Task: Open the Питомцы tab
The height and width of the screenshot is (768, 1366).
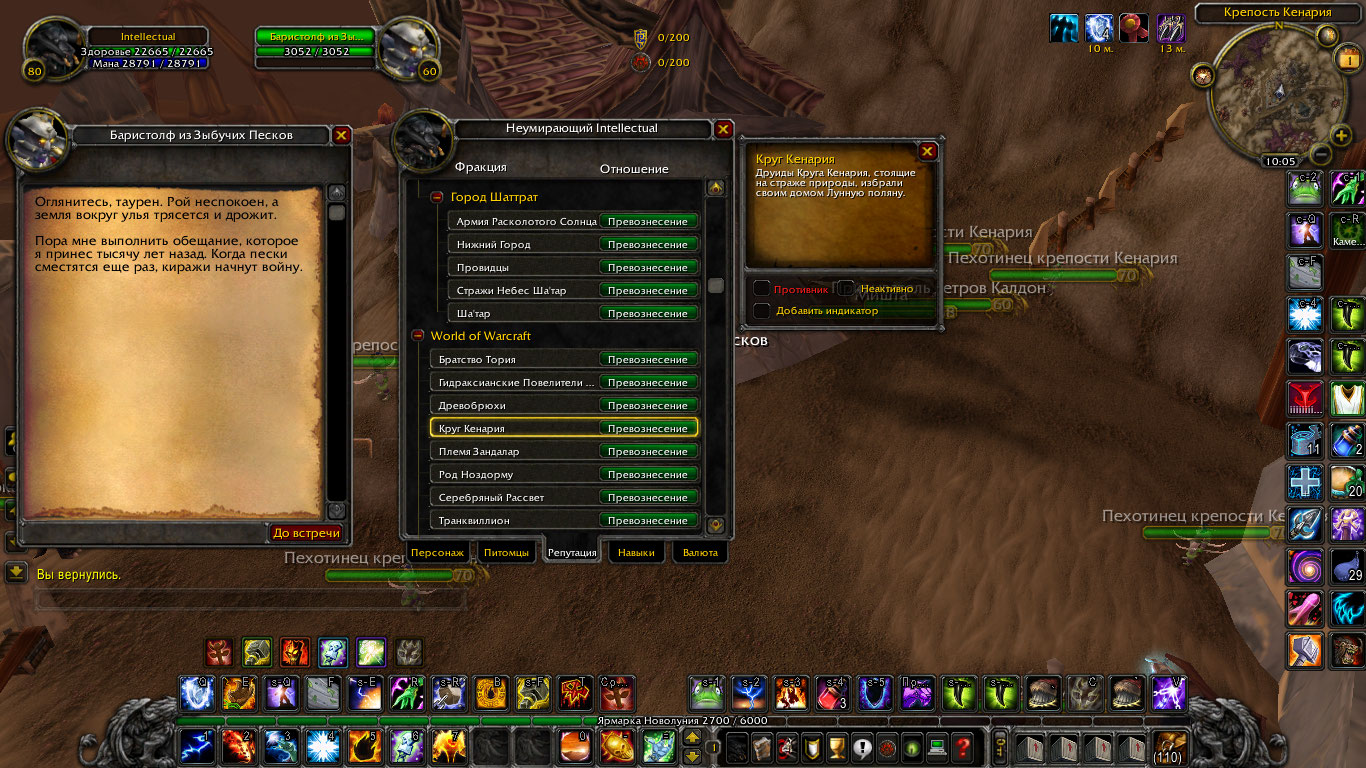Action: point(506,551)
